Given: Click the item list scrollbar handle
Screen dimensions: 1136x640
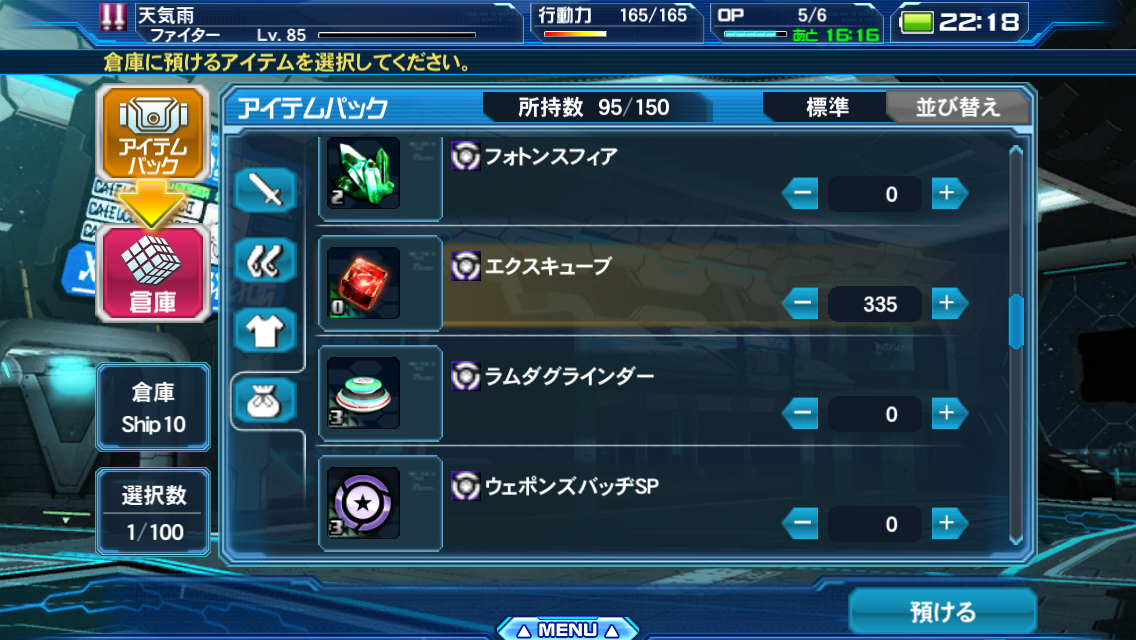Looking at the screenshot, I should click(x=1016, y=321).
